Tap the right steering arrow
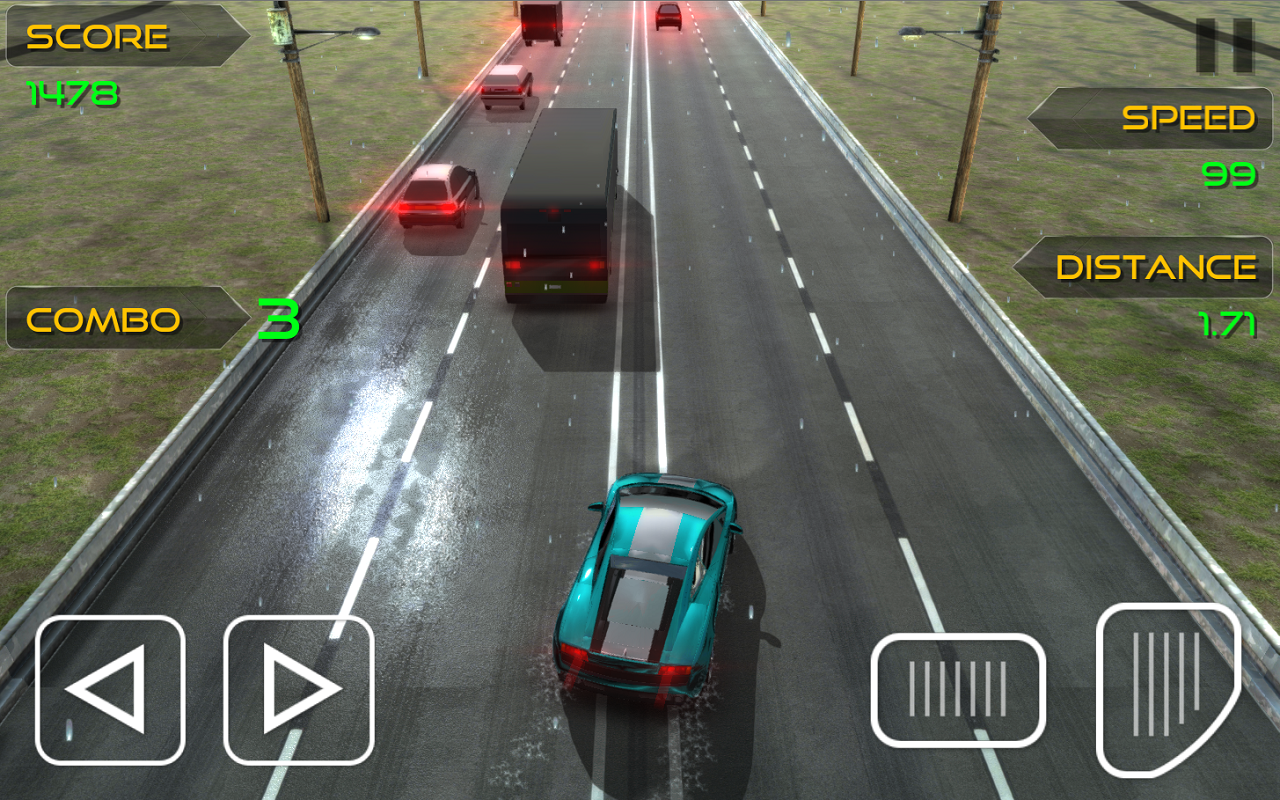 [x=297, y=690]
